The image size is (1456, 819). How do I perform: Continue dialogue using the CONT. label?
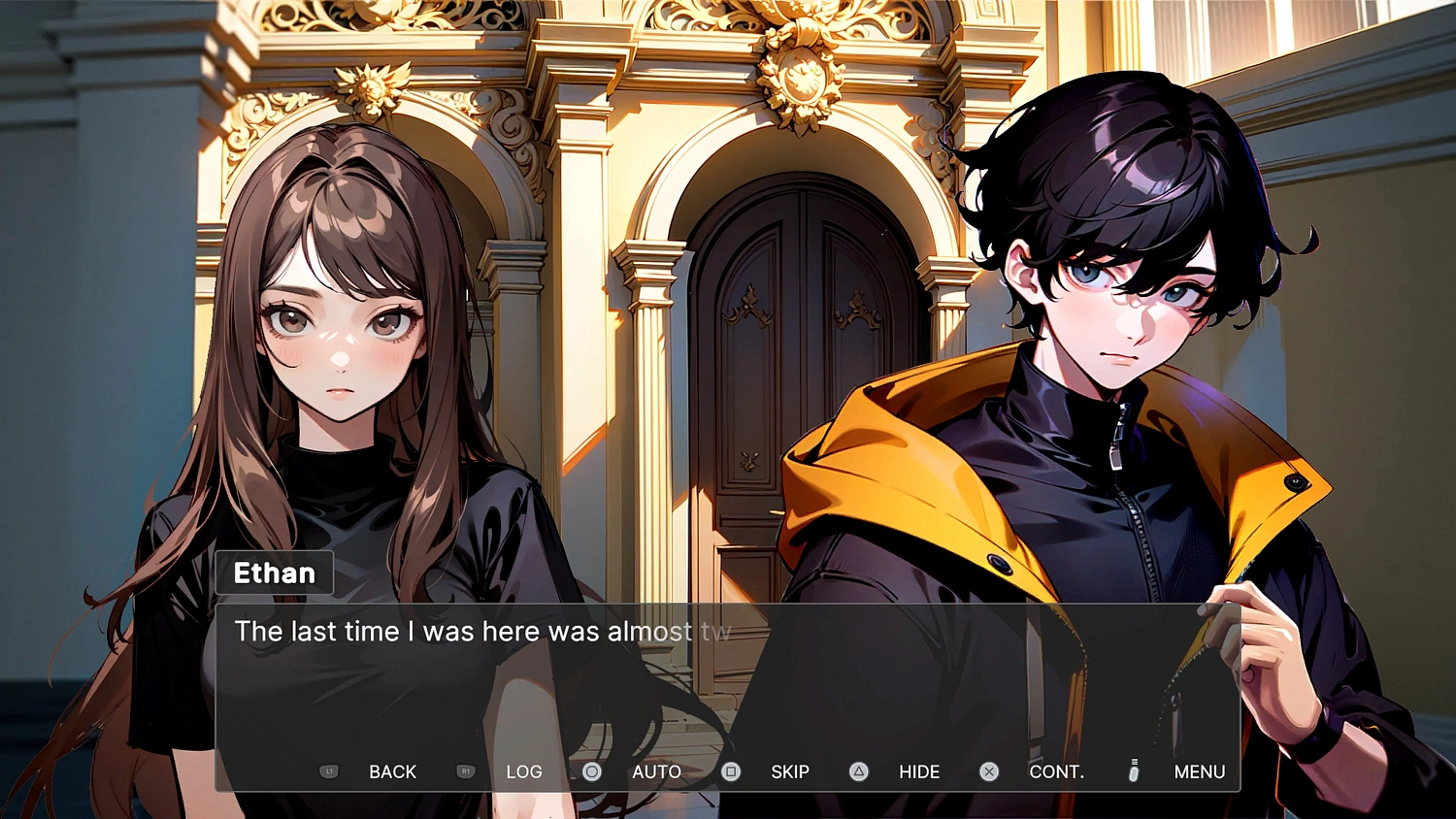[x=1056, y=771]
